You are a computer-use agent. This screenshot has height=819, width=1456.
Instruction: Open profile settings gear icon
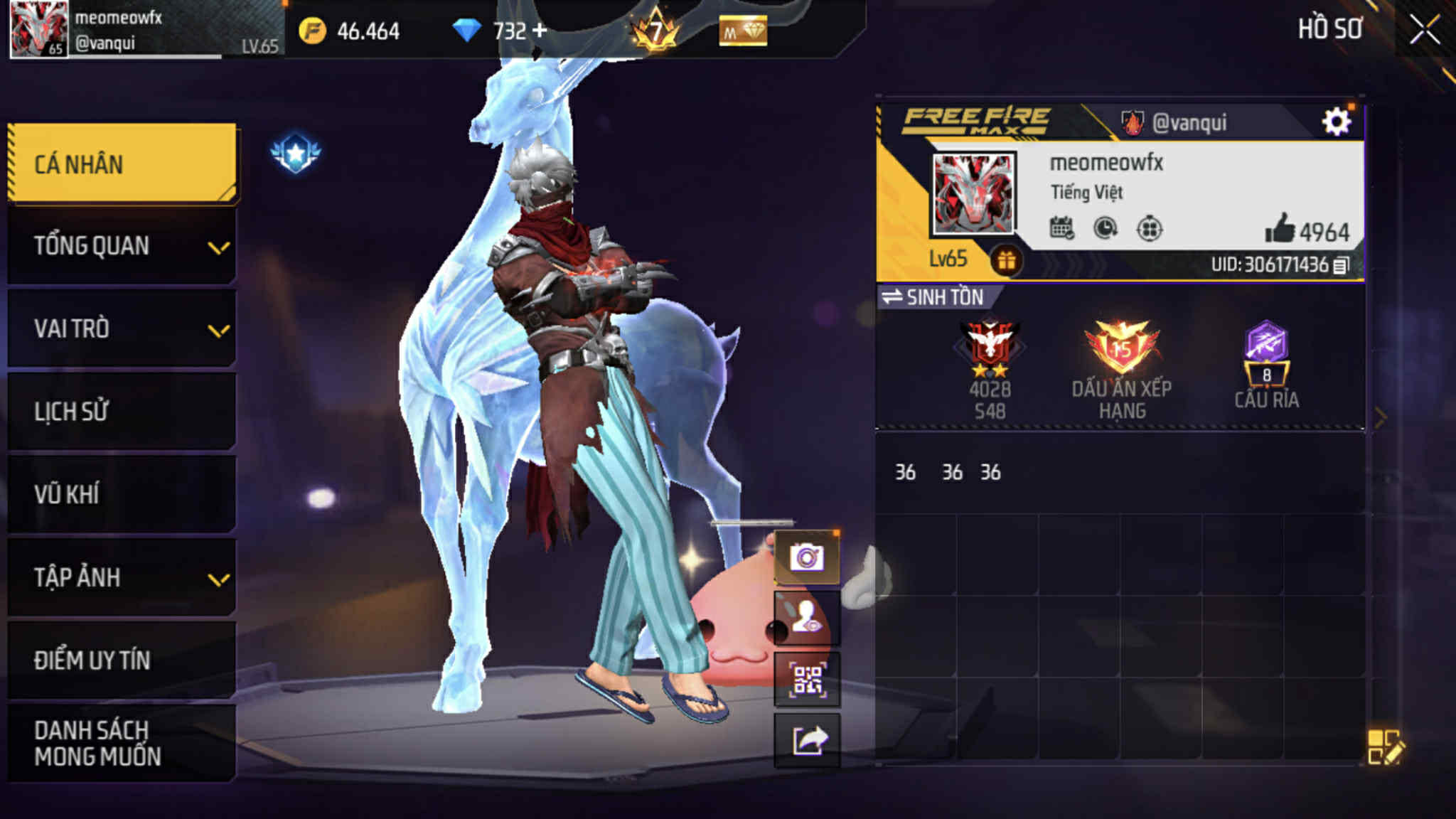[x=1336, y=122]
